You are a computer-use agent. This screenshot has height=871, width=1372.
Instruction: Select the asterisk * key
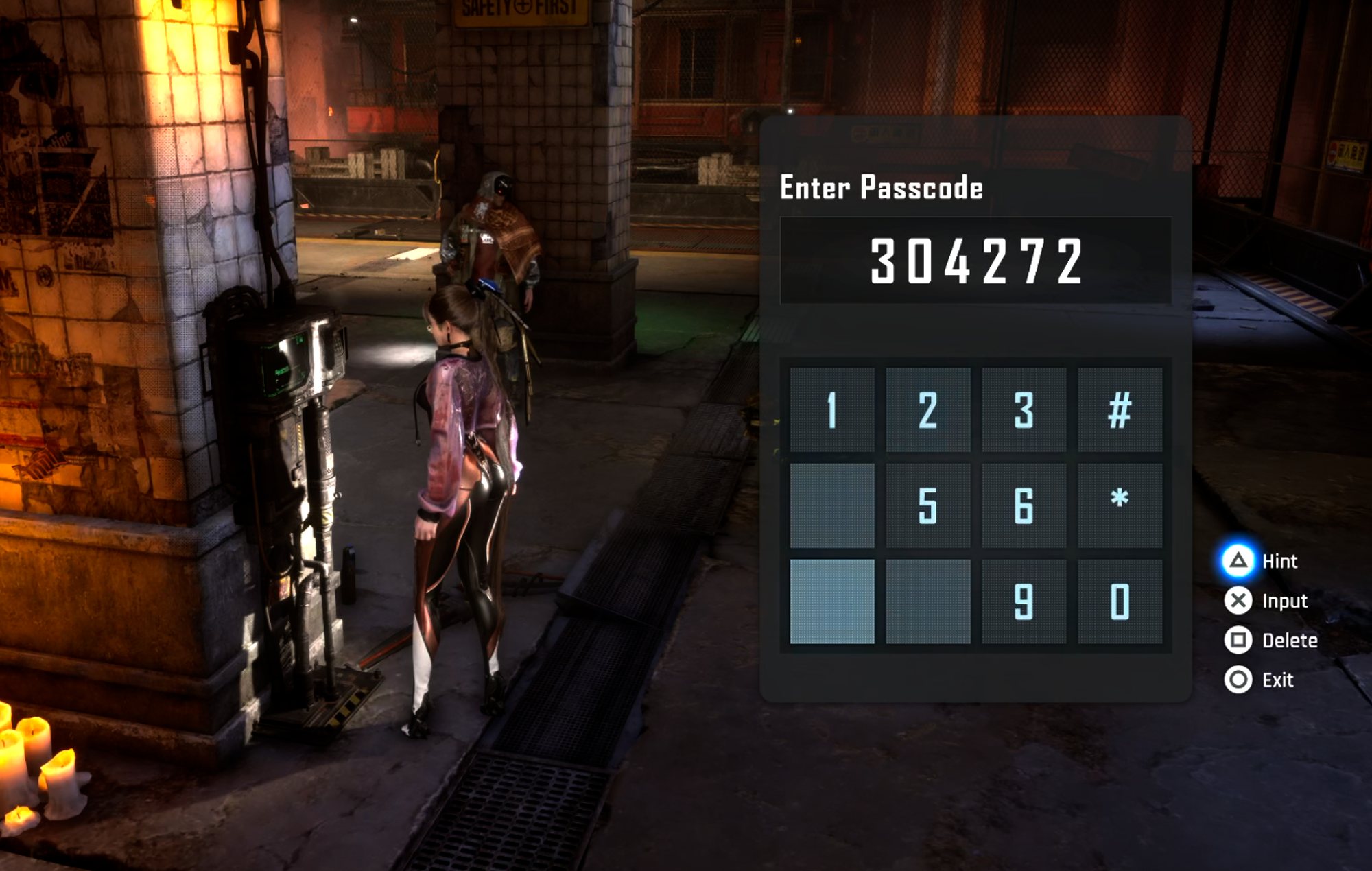[1120, 505]
